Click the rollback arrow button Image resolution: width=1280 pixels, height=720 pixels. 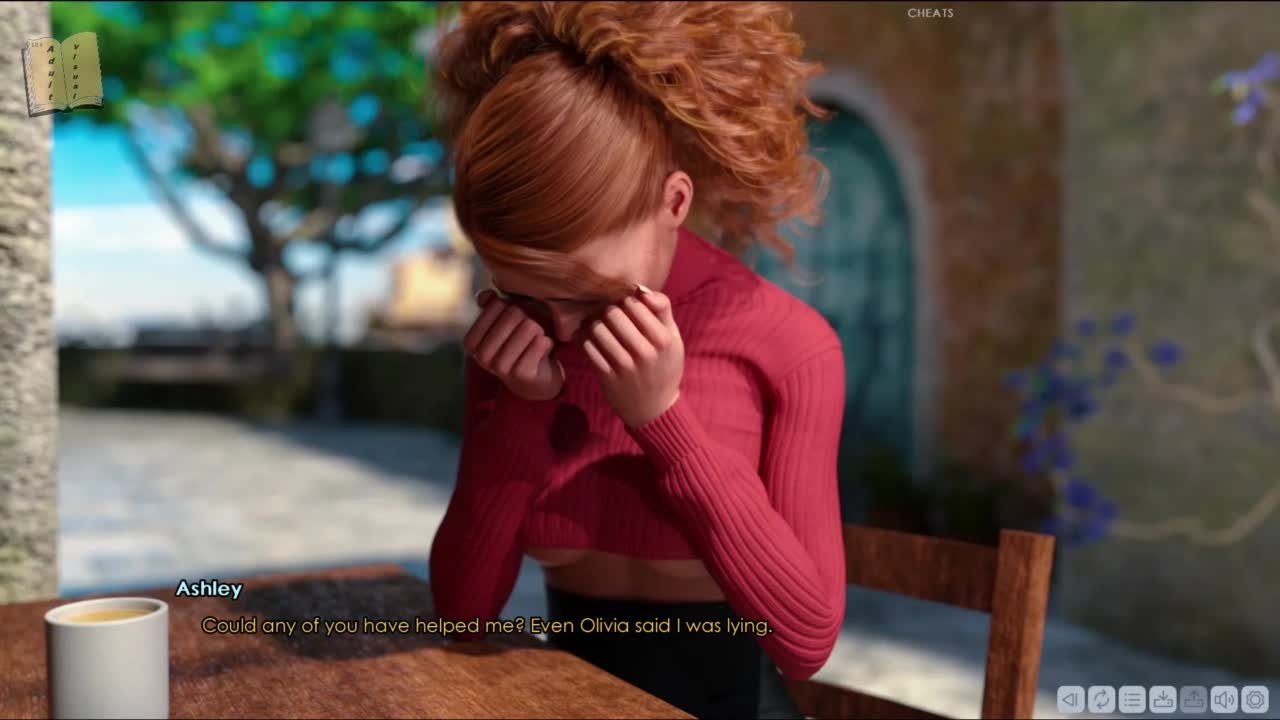[x=1070, y=699]
